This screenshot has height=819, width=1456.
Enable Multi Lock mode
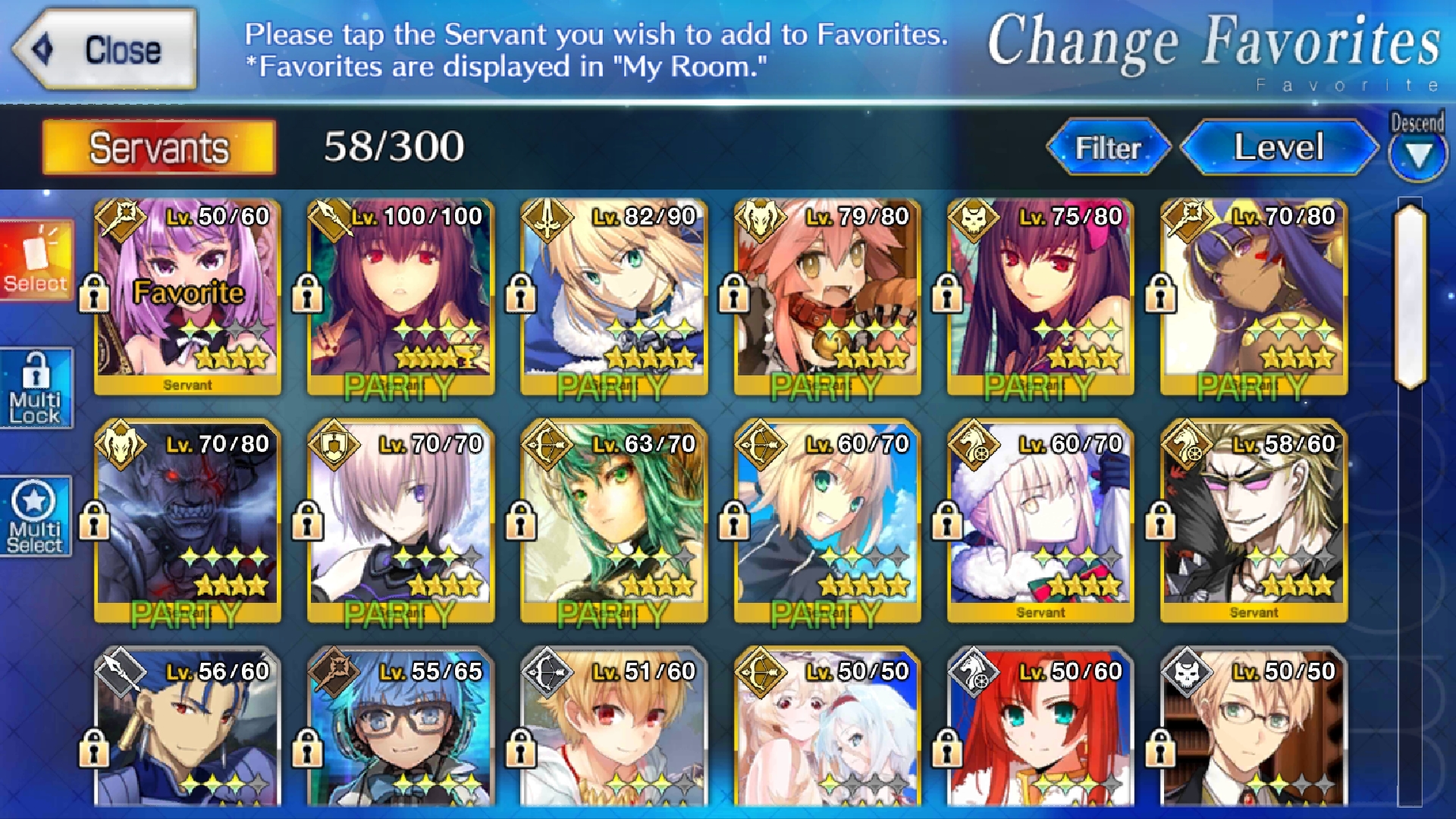(36, 388)
